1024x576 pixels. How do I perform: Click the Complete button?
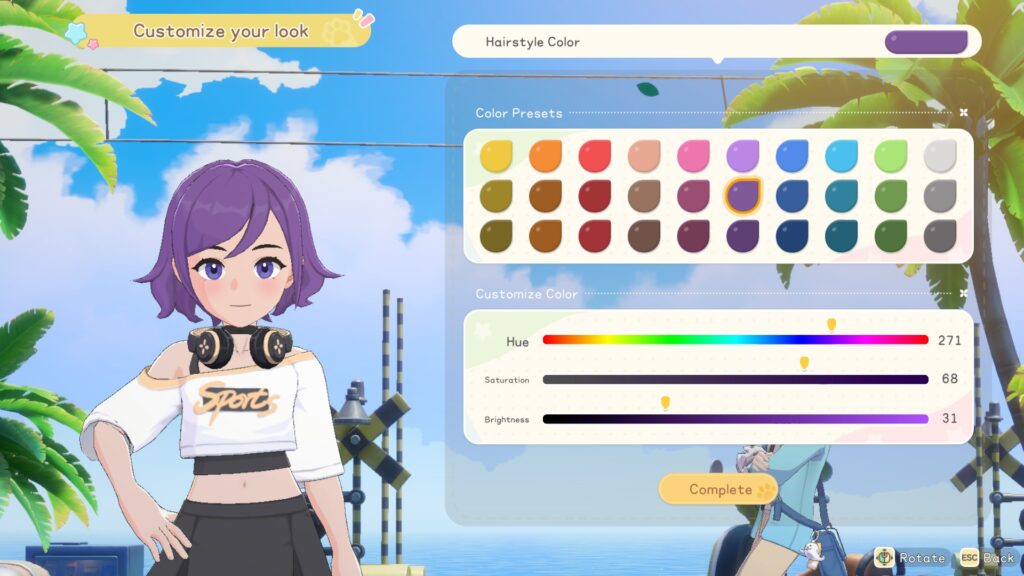[718, 489]
